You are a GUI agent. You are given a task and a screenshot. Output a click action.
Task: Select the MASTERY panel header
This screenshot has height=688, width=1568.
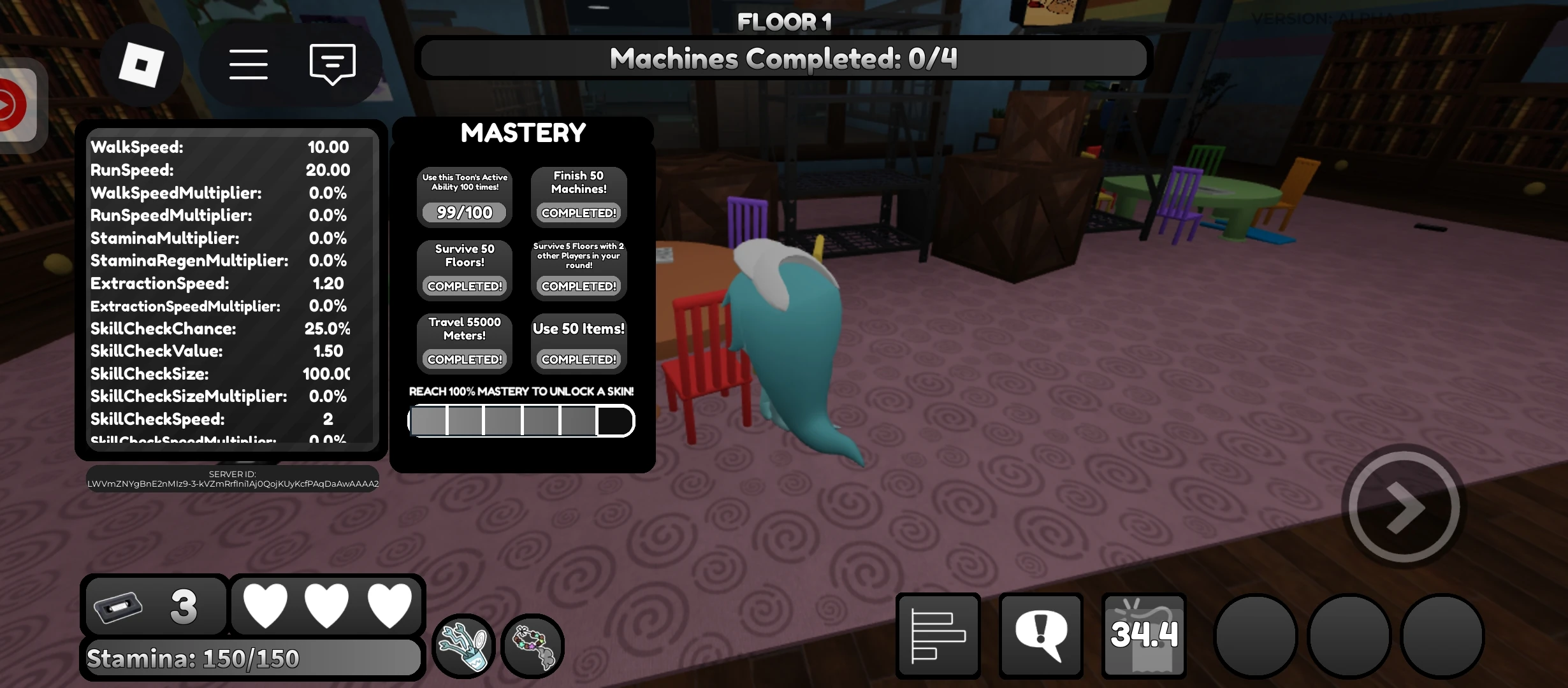click(x=523, y=133)
